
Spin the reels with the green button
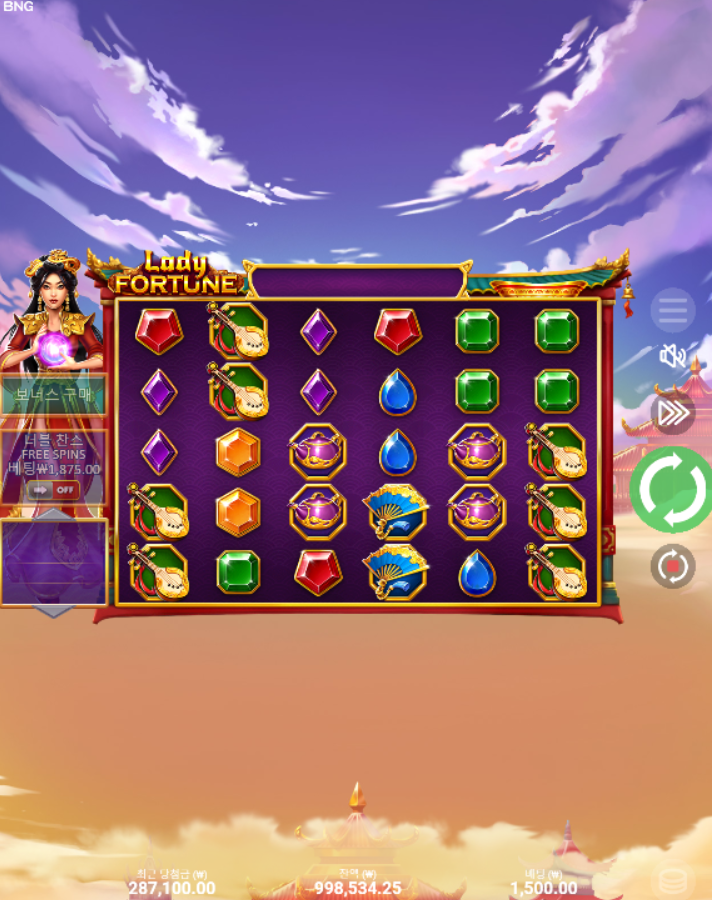[672, 489]
